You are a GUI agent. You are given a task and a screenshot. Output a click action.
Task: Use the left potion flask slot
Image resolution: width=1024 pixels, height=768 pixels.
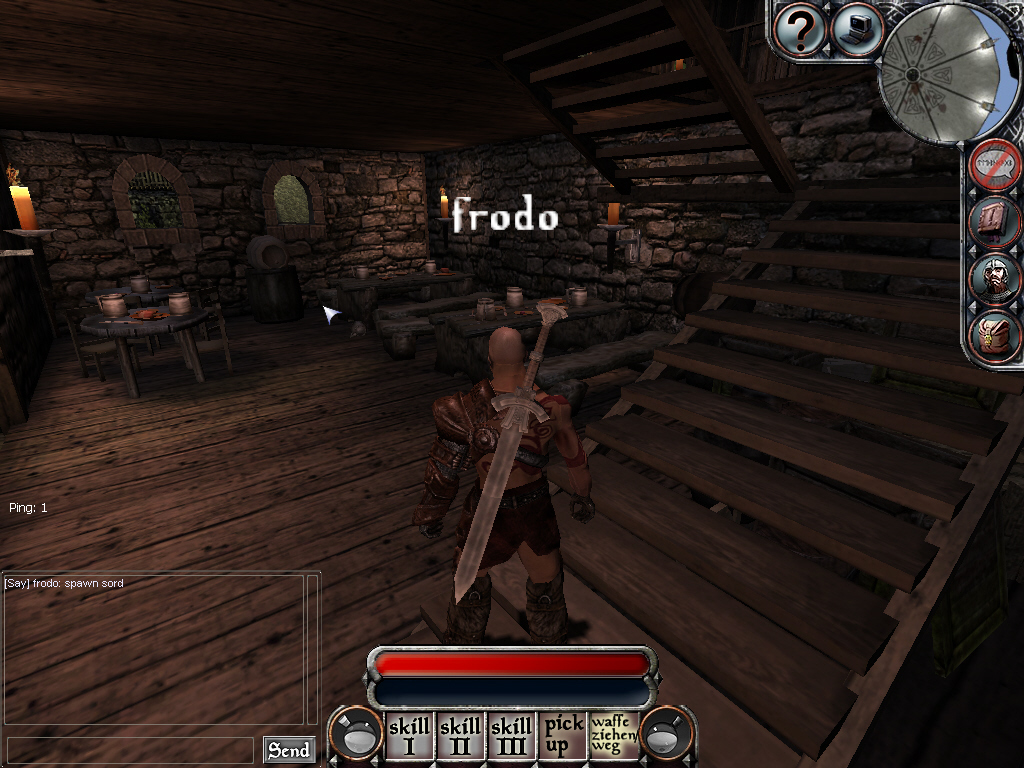point(355,735)
